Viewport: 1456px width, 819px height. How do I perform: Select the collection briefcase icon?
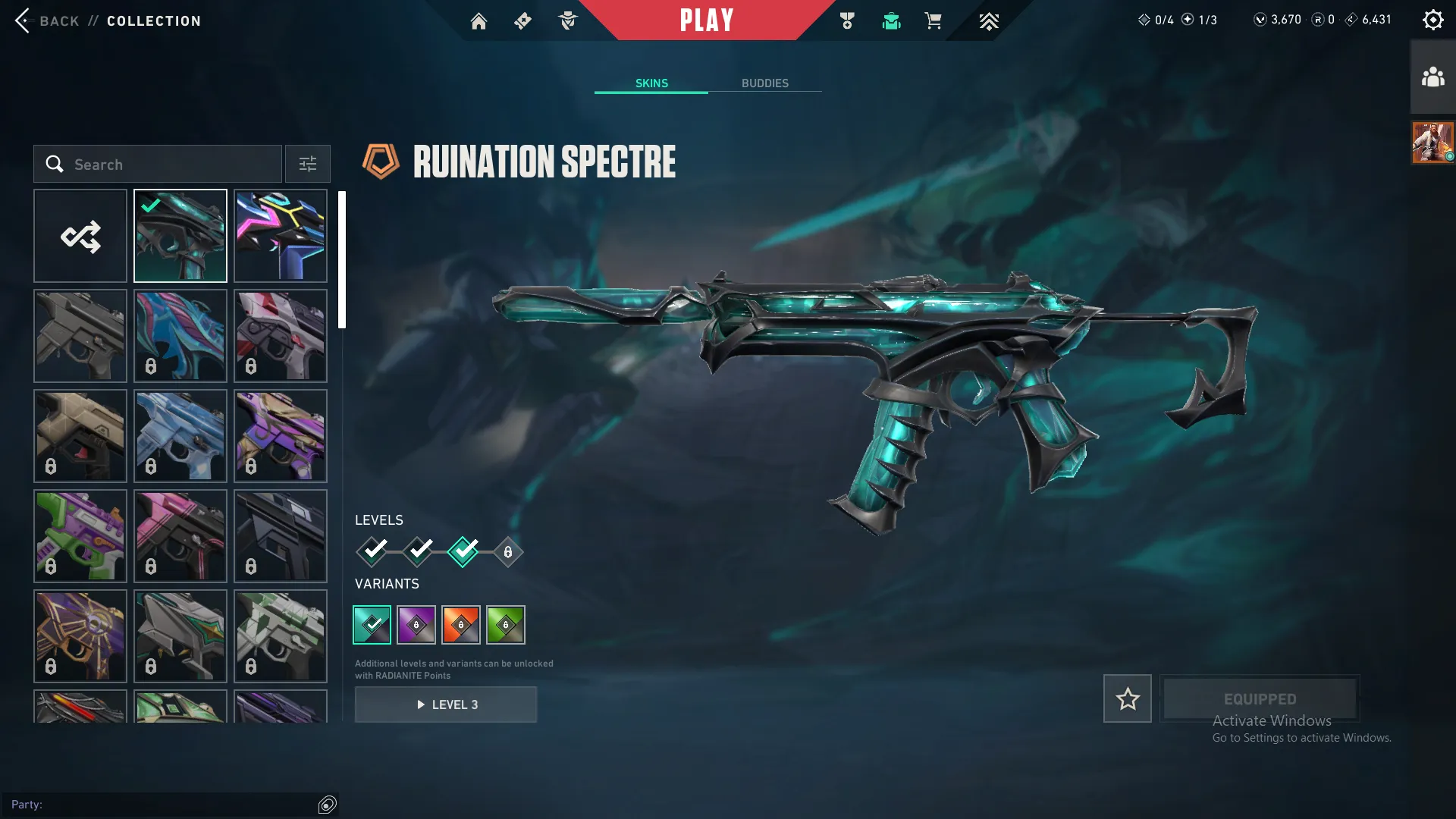point(891,20)
